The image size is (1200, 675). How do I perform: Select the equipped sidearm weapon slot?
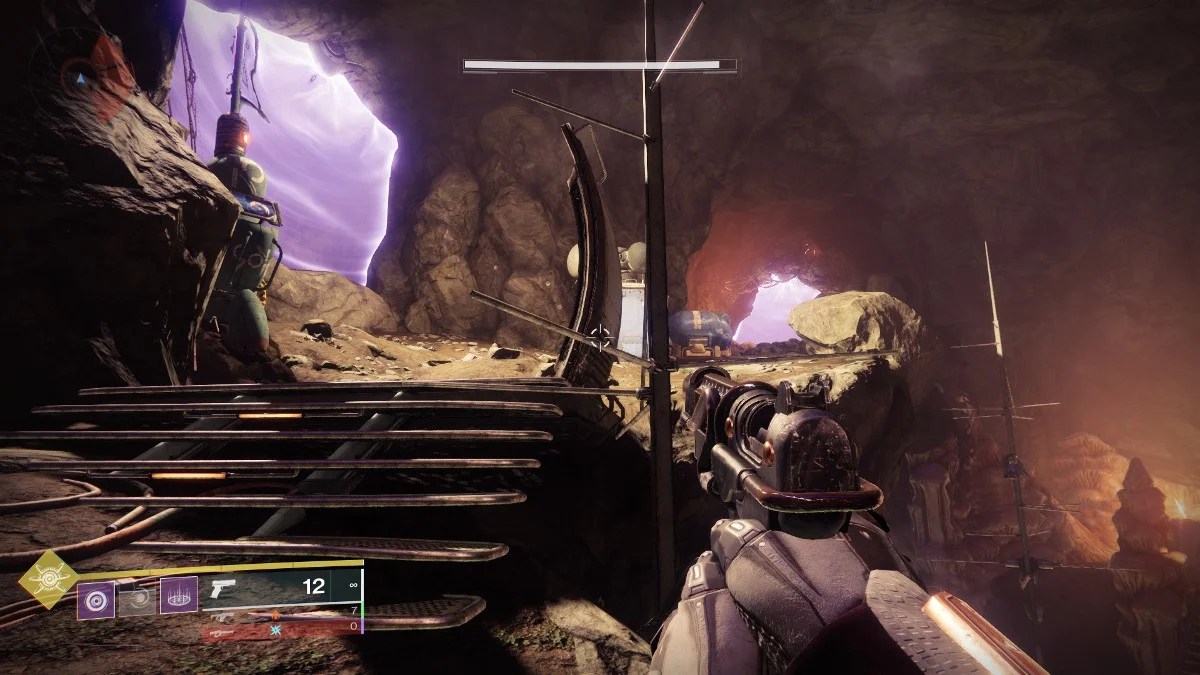click(280, 588)
